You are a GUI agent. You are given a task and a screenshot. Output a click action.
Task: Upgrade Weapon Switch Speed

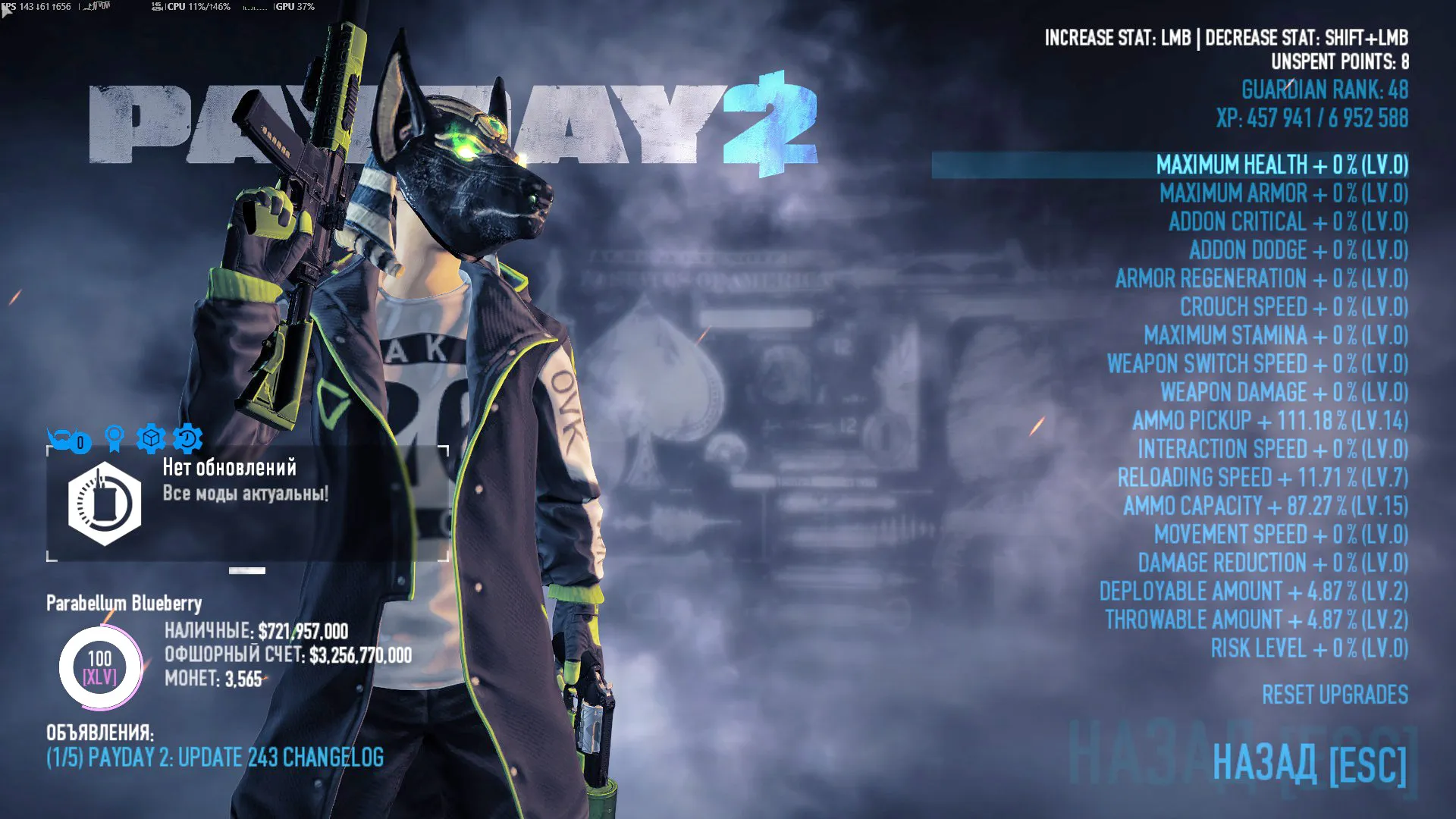pos(1257,364)
